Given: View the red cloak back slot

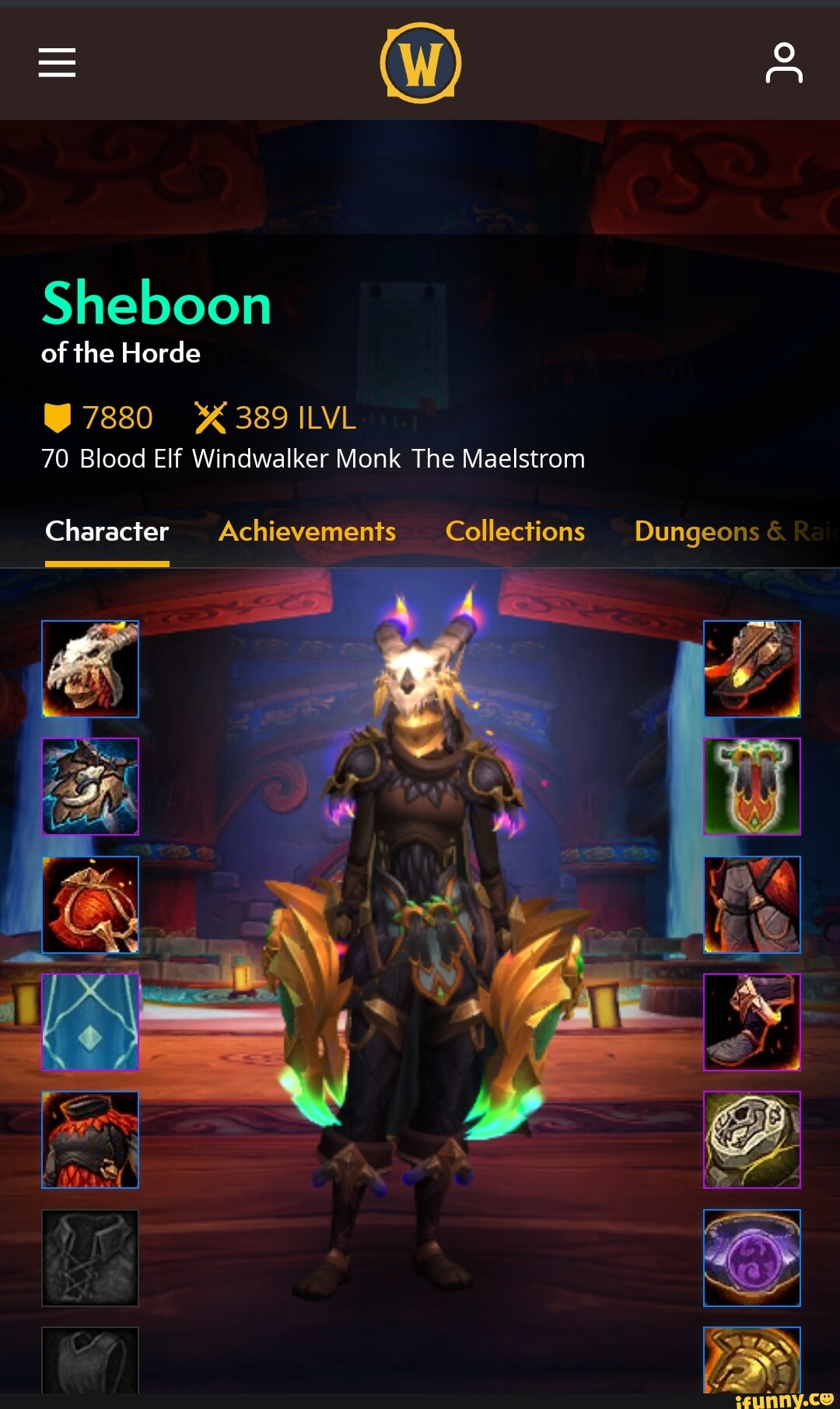Looking at the screenshot, I should (x=90, y=905).
